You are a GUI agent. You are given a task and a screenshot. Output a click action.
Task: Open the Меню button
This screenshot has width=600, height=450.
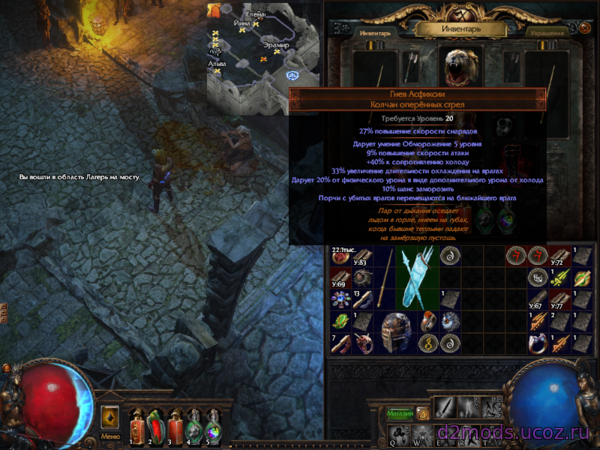coord(110,436)
